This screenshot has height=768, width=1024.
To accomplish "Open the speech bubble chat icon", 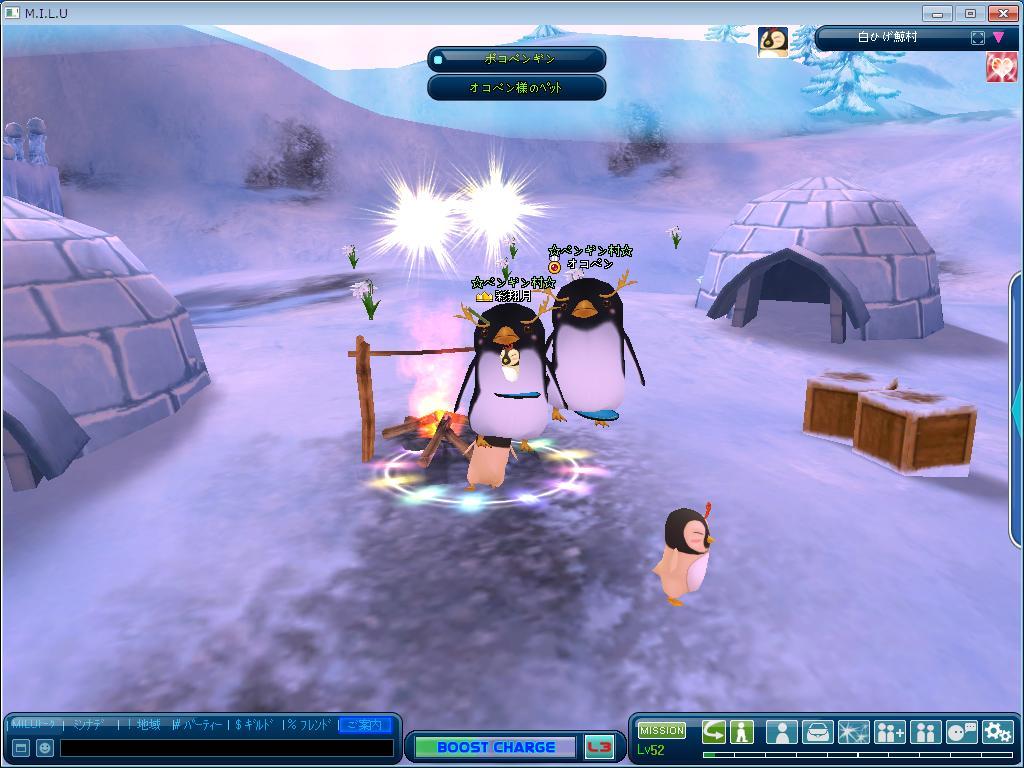I will point(961,732).
